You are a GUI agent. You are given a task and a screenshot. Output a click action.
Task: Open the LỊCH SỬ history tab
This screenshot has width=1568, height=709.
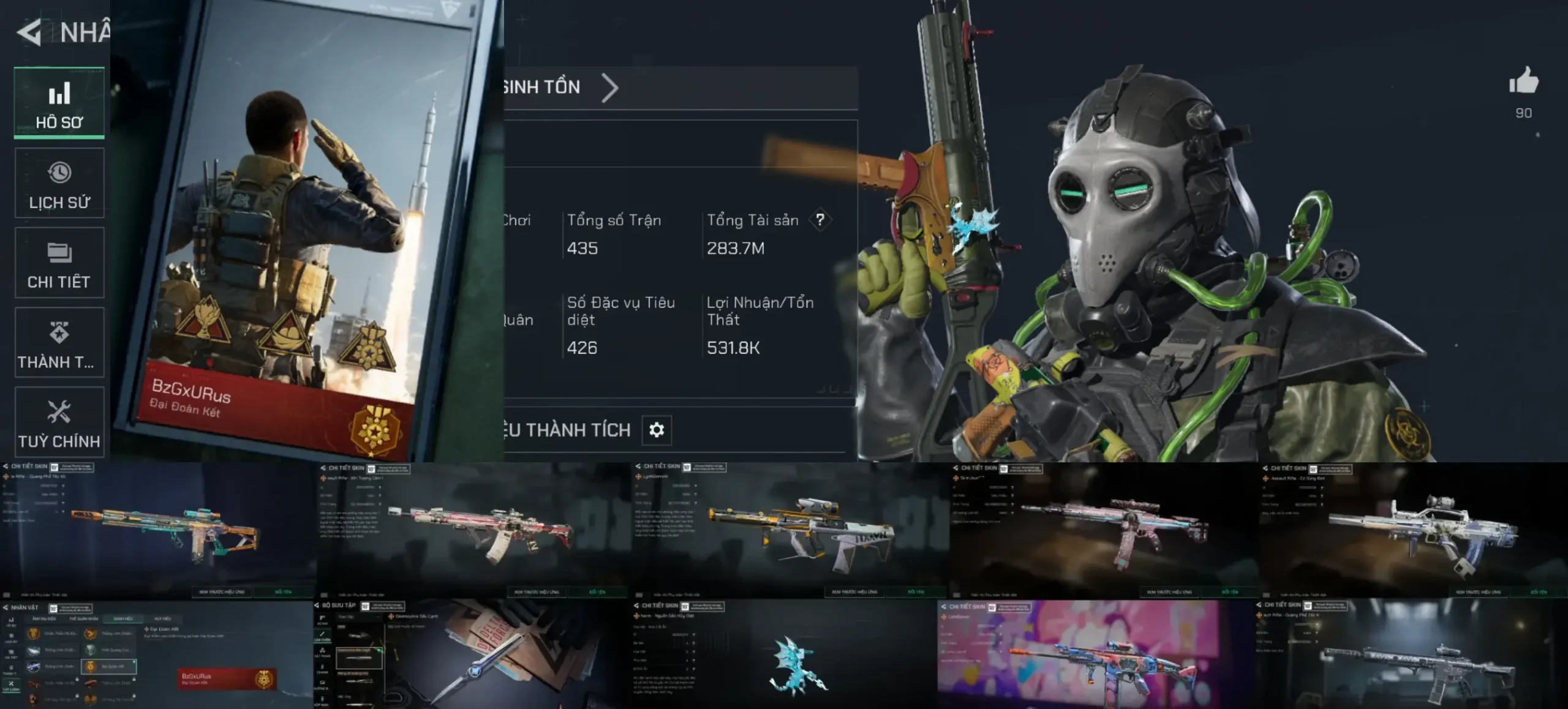[59, 183]
